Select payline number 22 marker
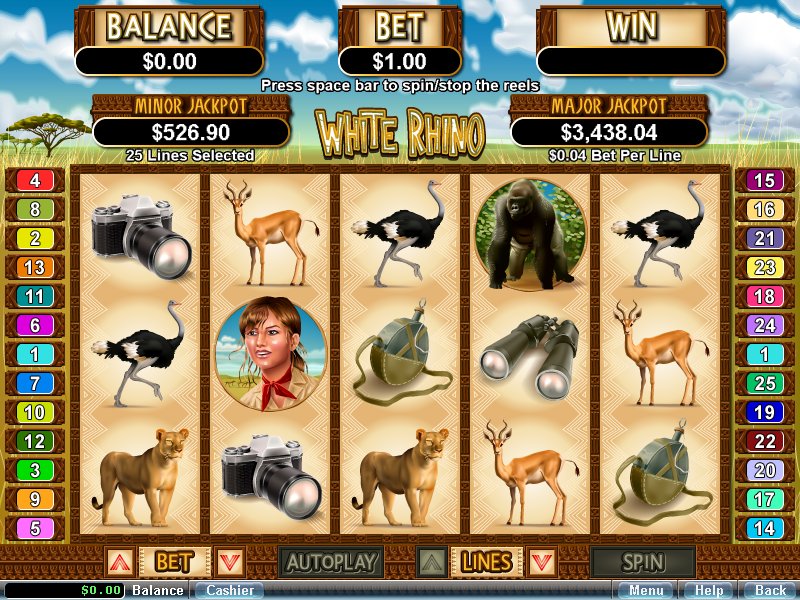Viewport: 800px width, 600px height. coord(764,442)
